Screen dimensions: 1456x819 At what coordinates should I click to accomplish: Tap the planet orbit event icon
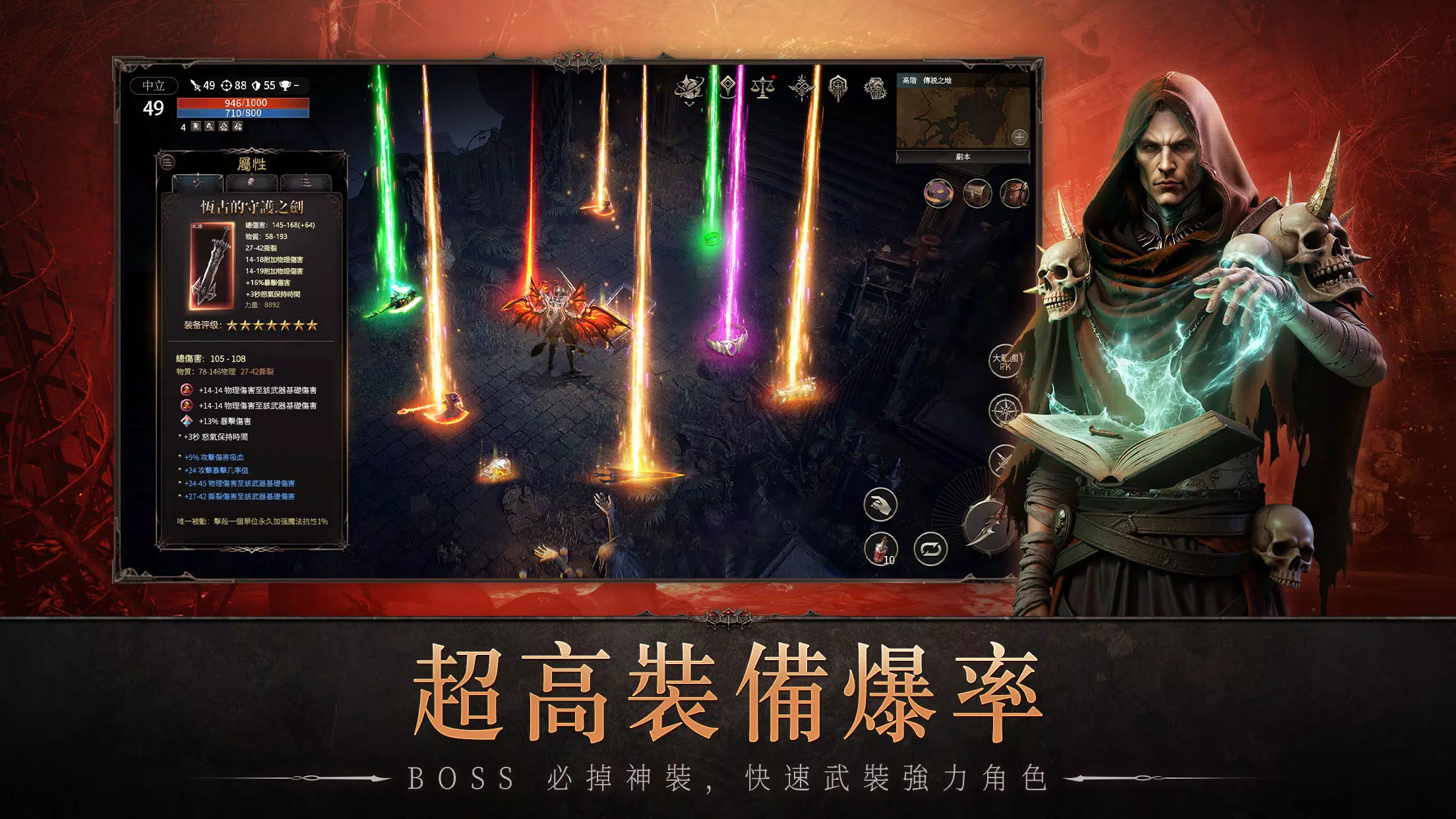click(x=689, y=86)
